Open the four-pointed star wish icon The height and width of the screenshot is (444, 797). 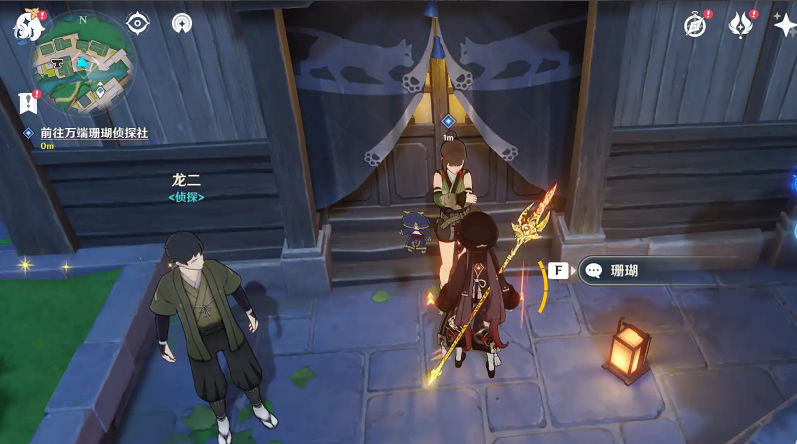[785, 25]
